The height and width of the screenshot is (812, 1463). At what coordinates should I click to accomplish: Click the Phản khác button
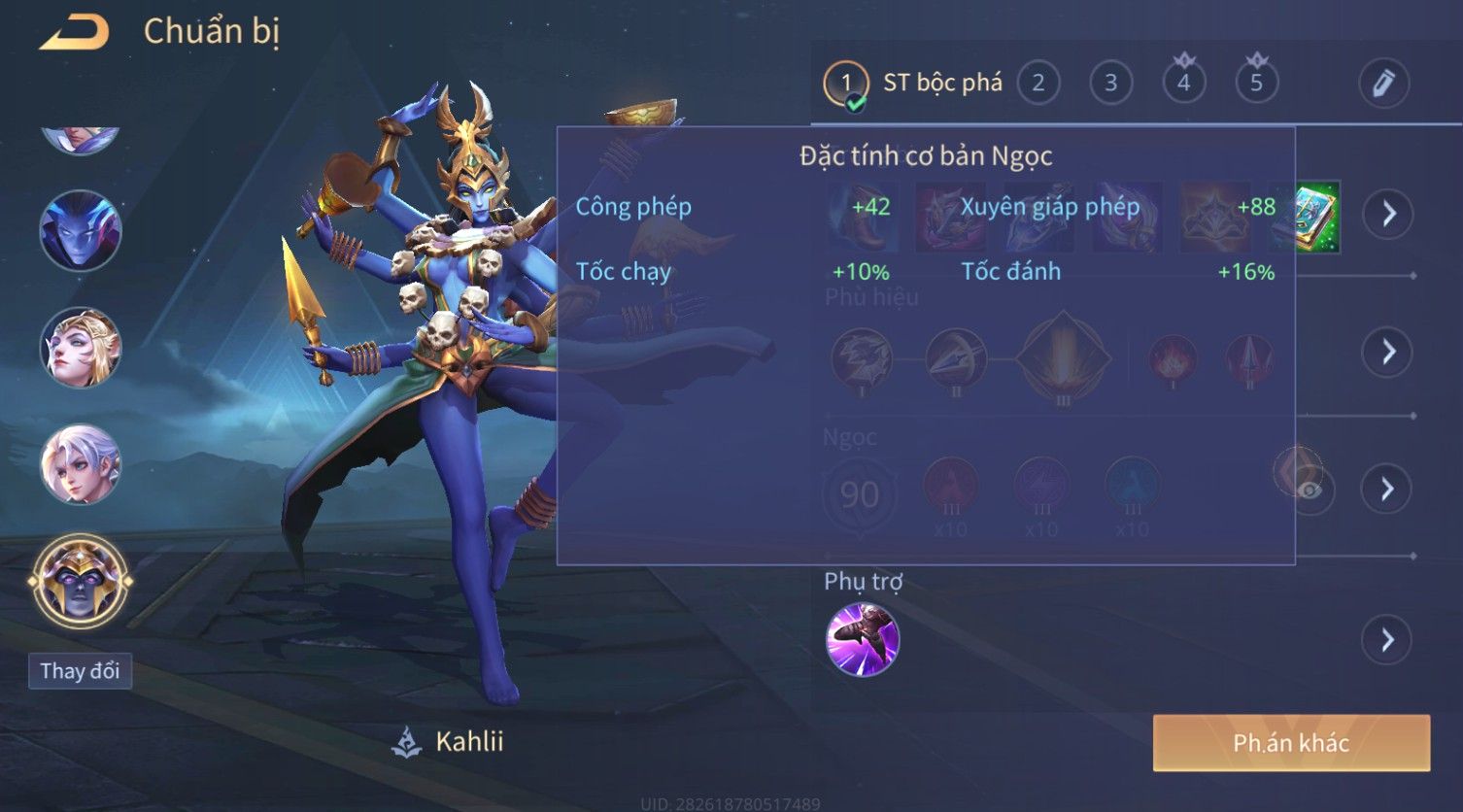(x=1291, y=743)
